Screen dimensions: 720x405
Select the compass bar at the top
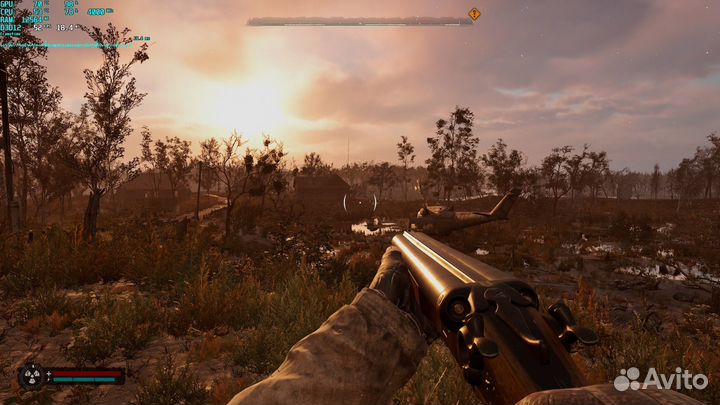click(359, 21)
